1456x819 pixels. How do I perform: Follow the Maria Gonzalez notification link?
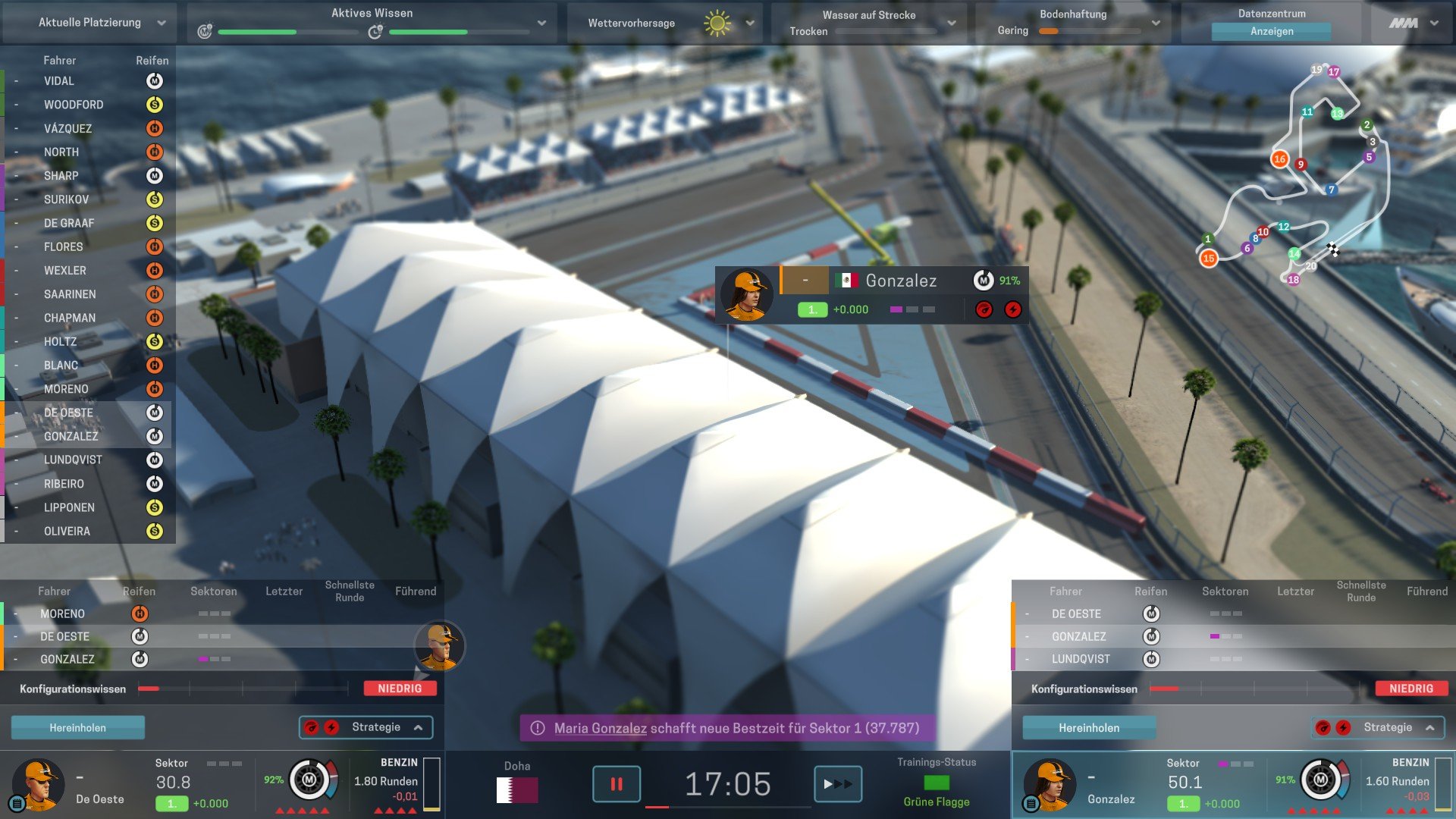pyautogui.click(x=600, y=728)
